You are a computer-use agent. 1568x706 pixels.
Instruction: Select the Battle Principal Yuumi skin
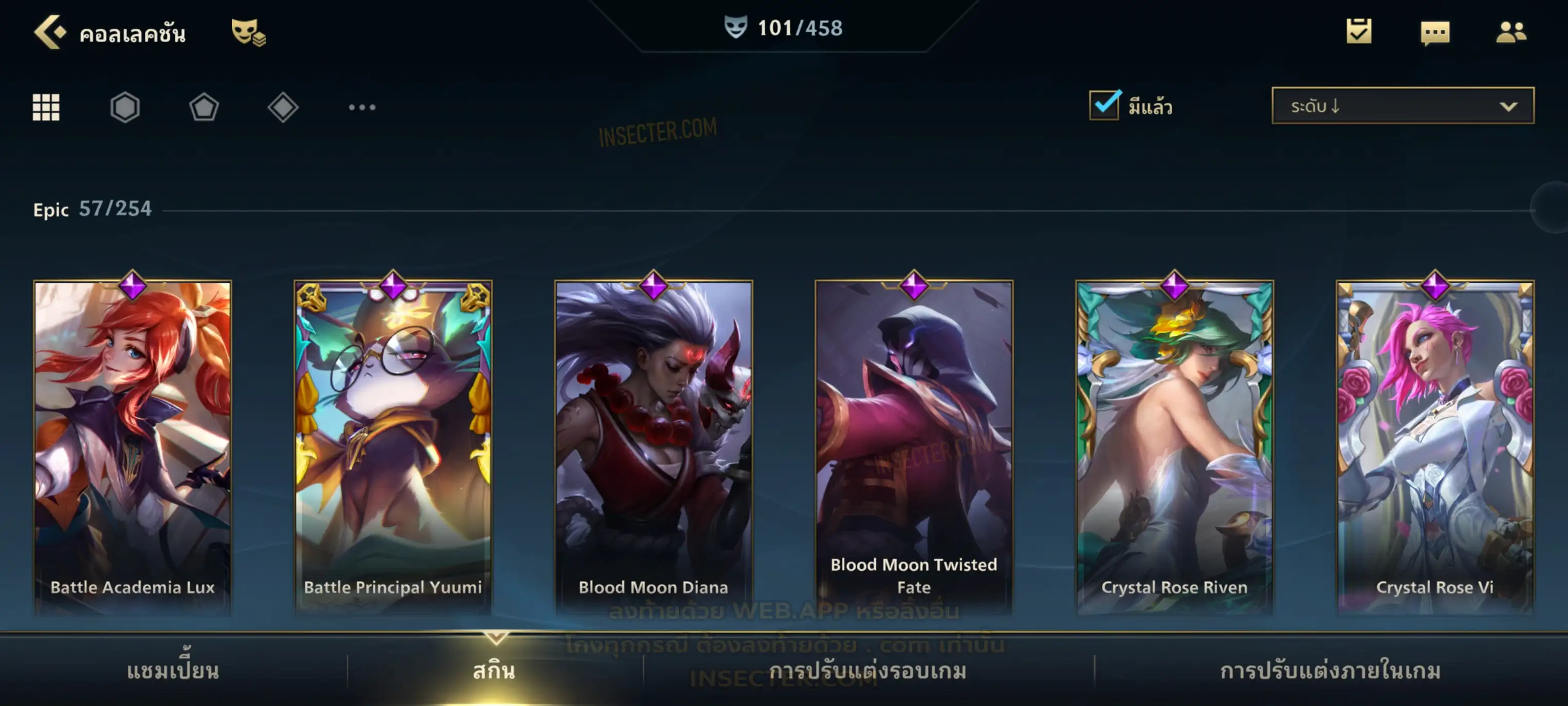pyautogui.click(x=393, y=445)
